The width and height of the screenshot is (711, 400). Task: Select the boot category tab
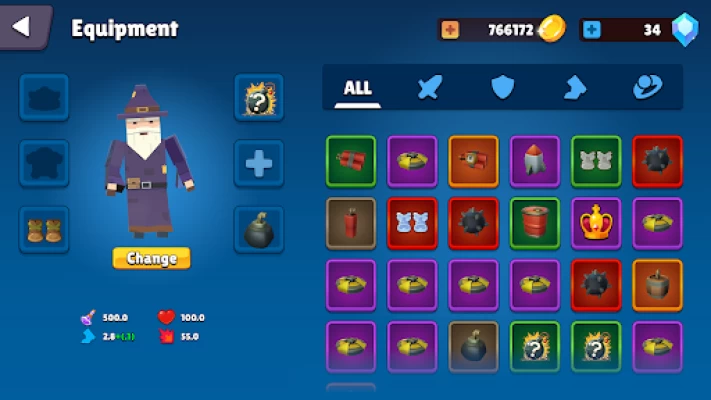[x=574, y=88]
